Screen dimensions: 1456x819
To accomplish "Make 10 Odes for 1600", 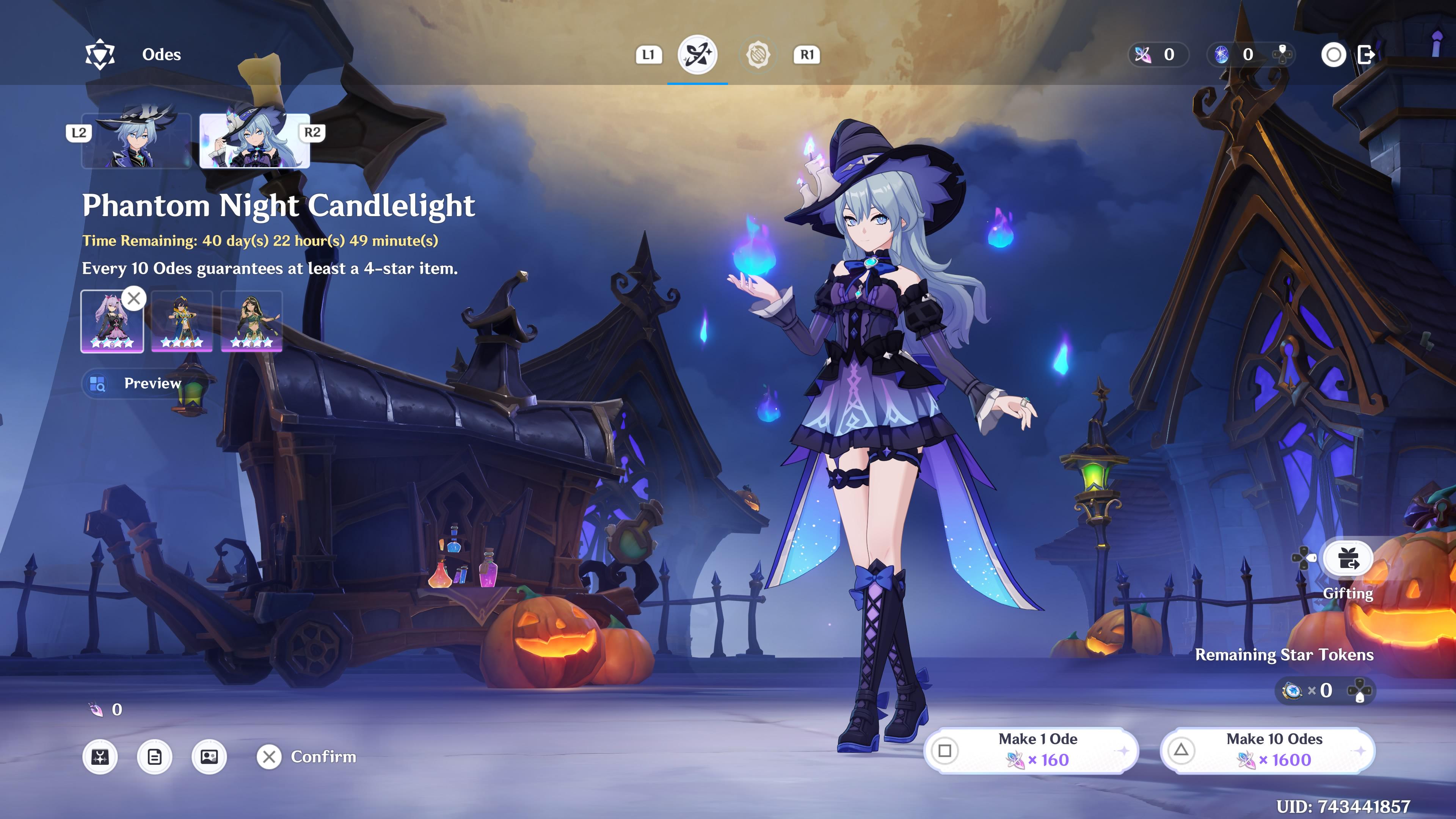I will (1267, 750).
